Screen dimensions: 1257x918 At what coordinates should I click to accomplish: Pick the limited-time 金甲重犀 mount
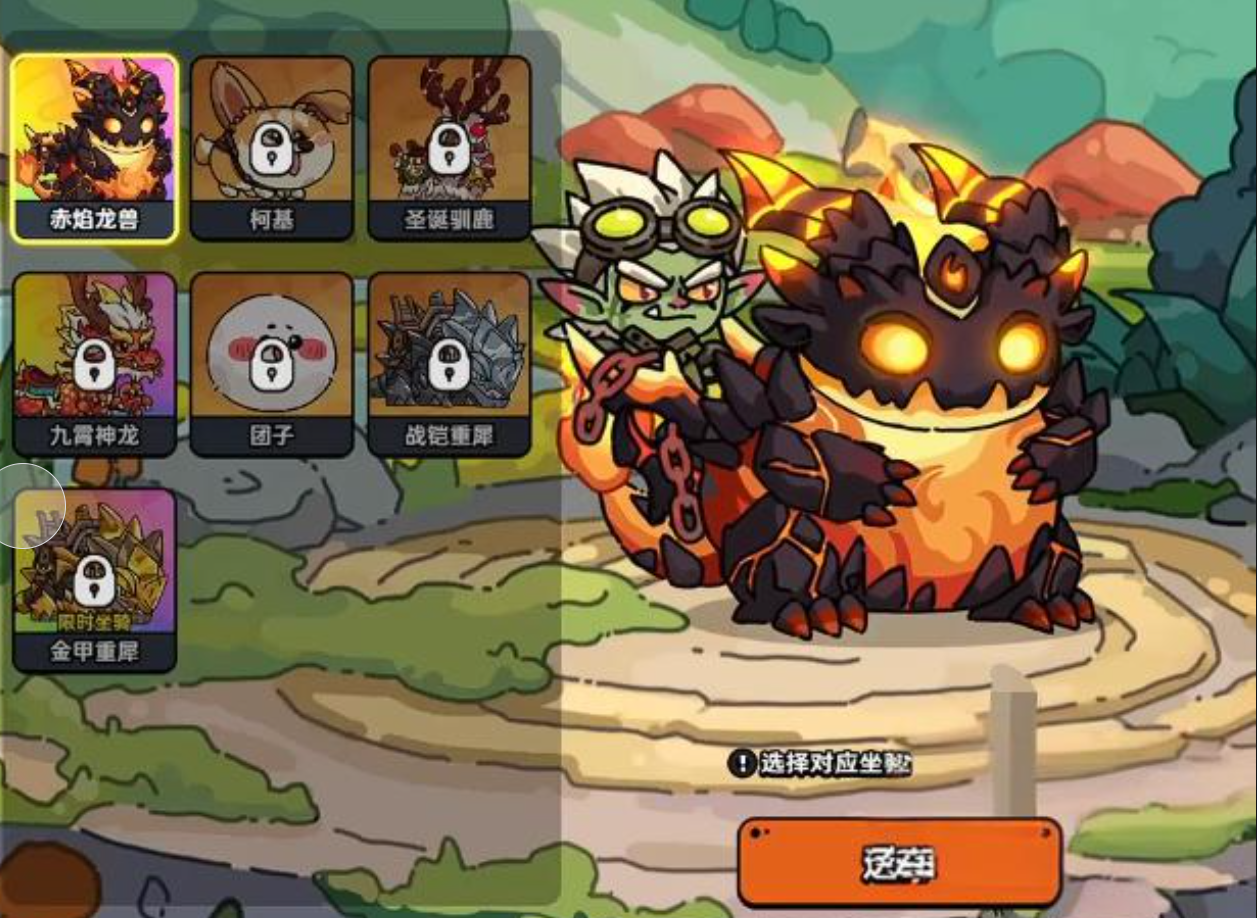point(95,580)
